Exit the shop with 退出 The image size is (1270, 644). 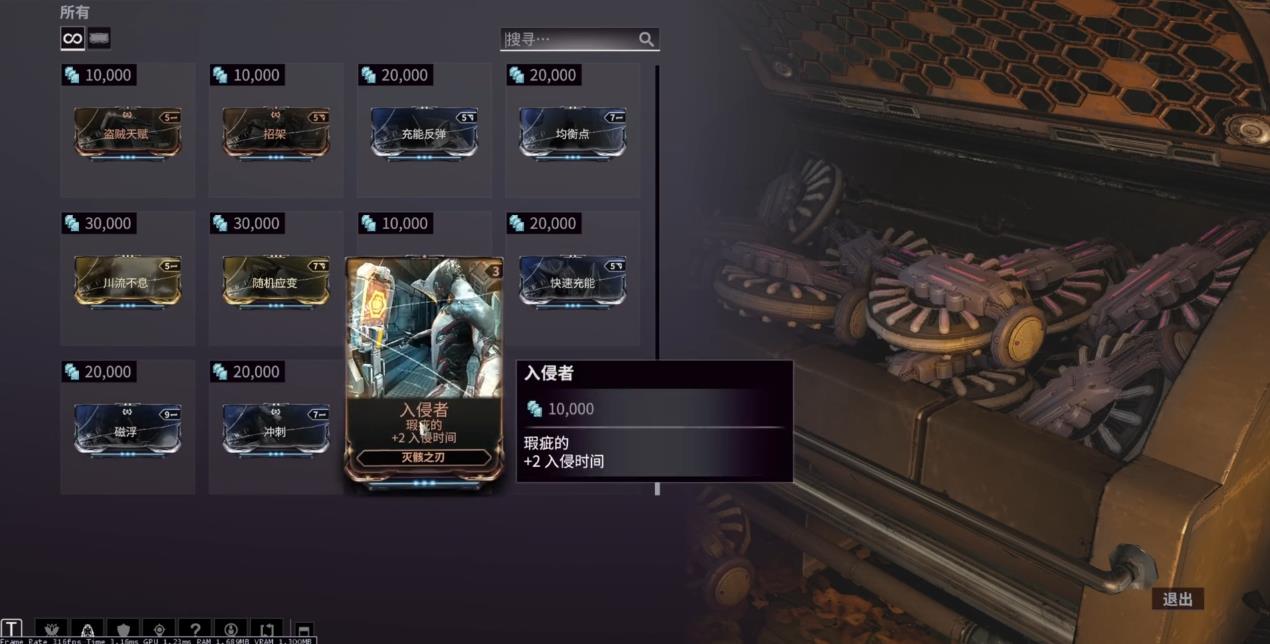(1178, 599)
